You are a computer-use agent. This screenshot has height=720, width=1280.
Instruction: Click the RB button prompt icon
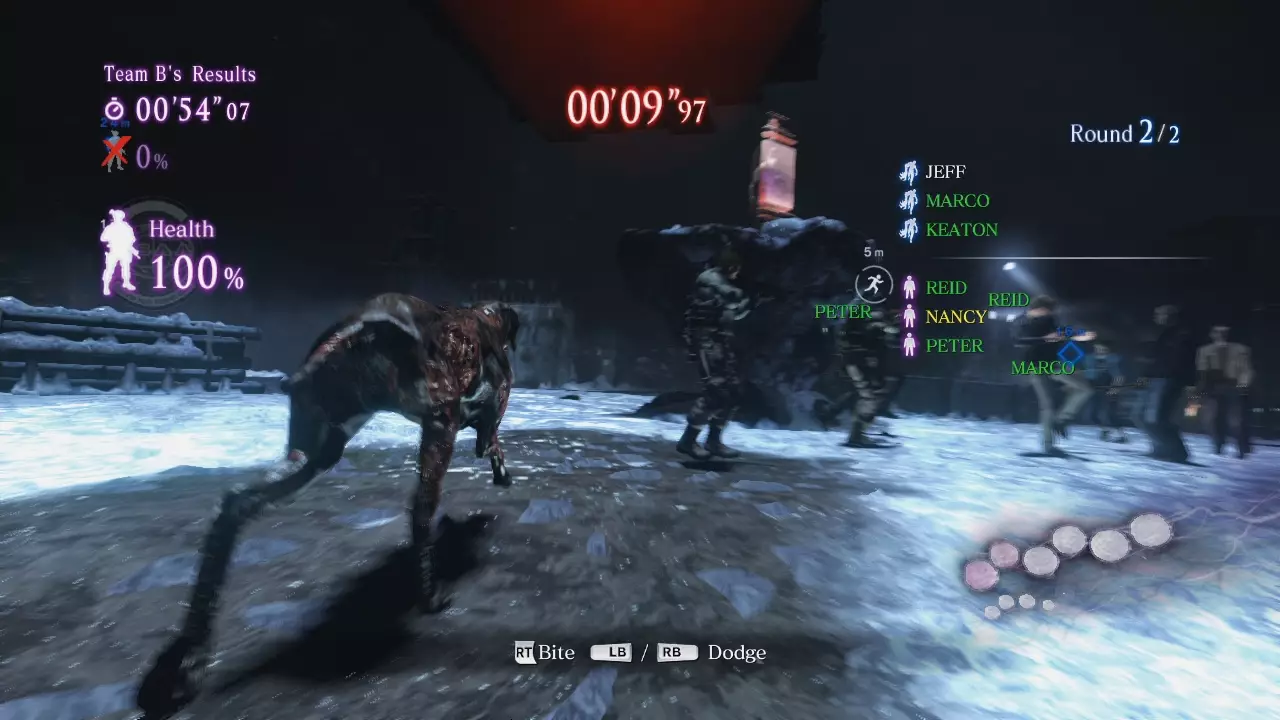(674, 652)
